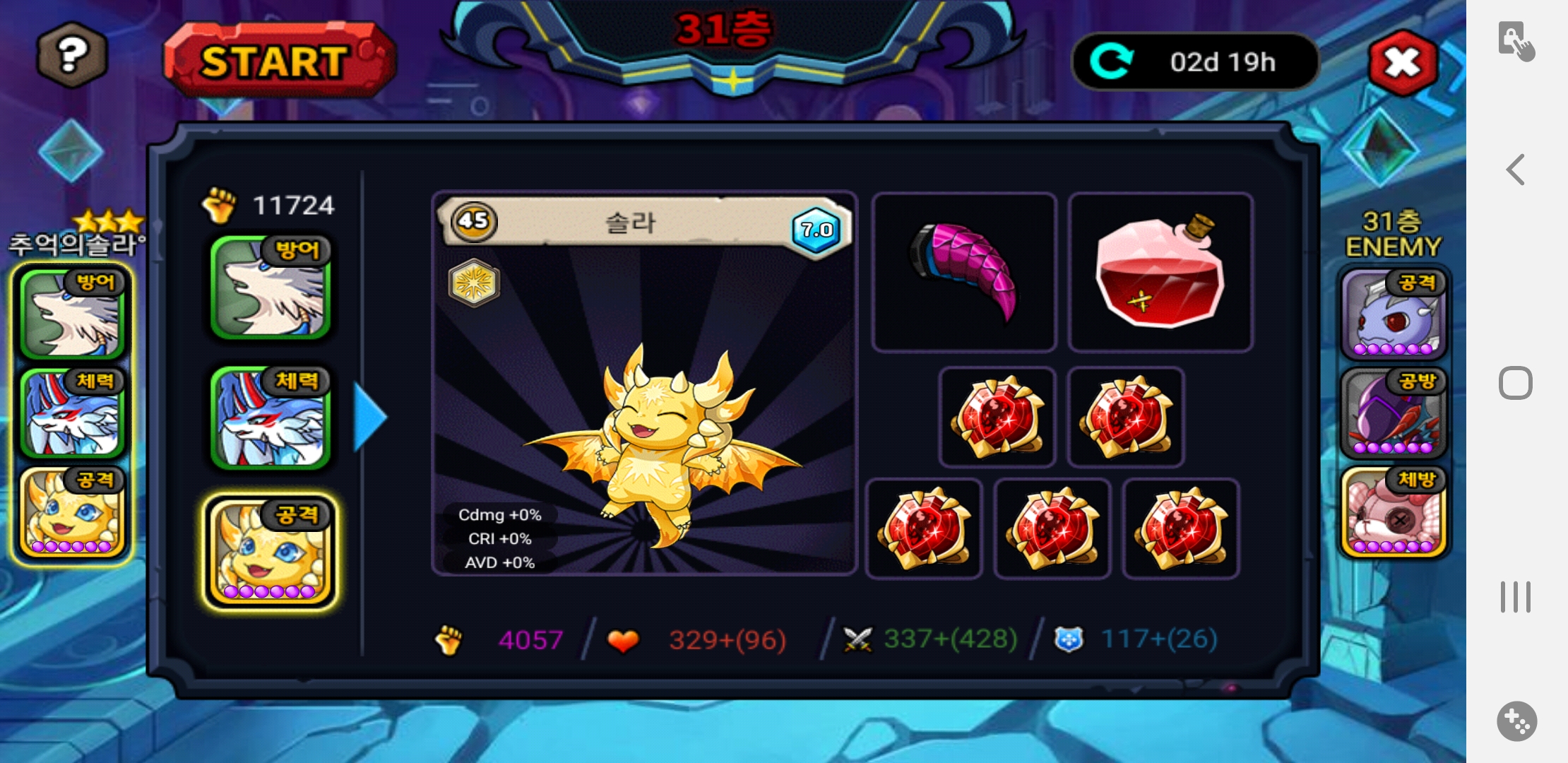
Task: Select the blue 체력 dragon in party list
Action: [271, 418]
